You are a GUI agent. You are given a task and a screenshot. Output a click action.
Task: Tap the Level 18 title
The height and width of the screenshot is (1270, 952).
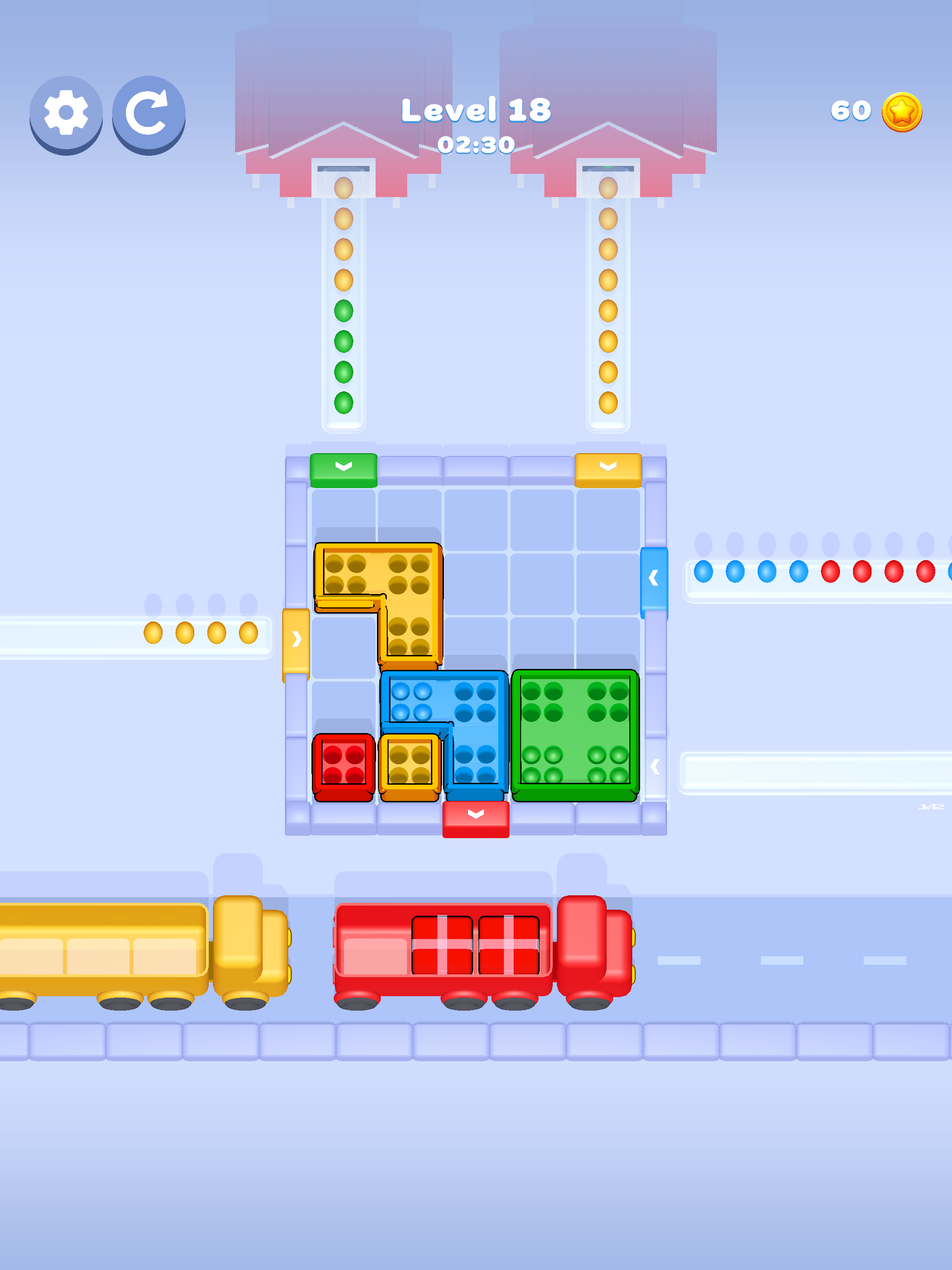(x=476, y=109)
